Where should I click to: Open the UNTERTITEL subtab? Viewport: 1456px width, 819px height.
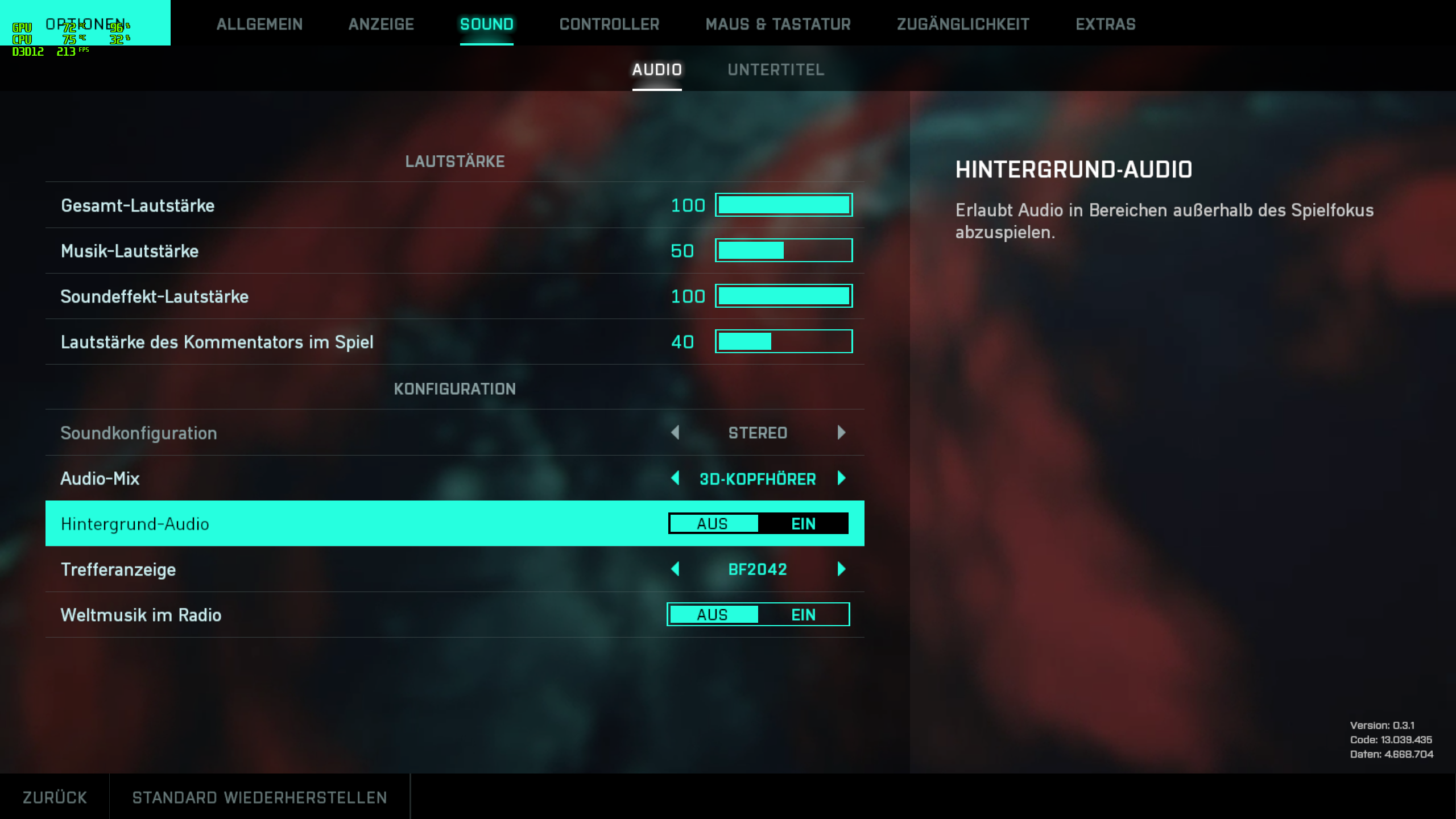776,69
